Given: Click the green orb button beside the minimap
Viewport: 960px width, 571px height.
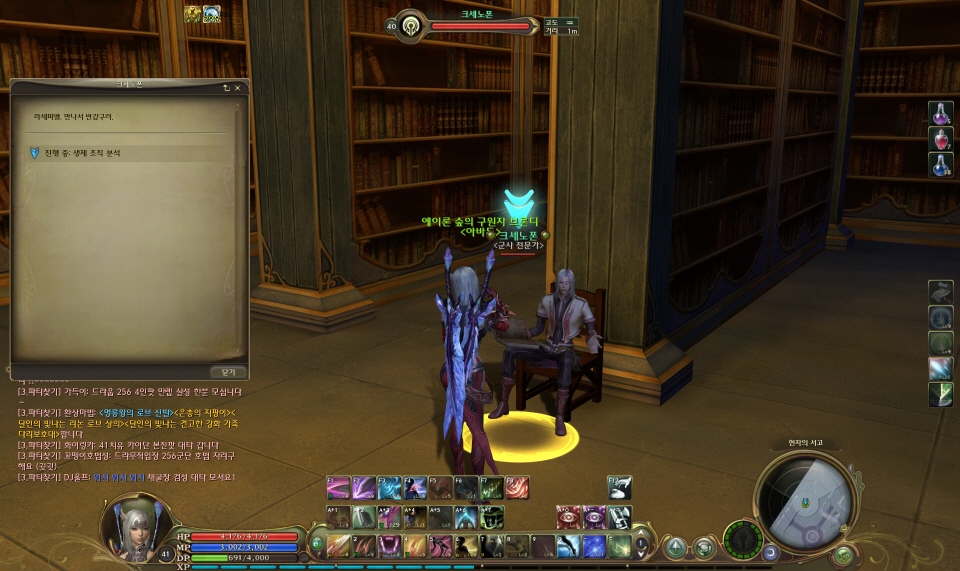Looking at the screenshot, I should [x=843, y=554].
